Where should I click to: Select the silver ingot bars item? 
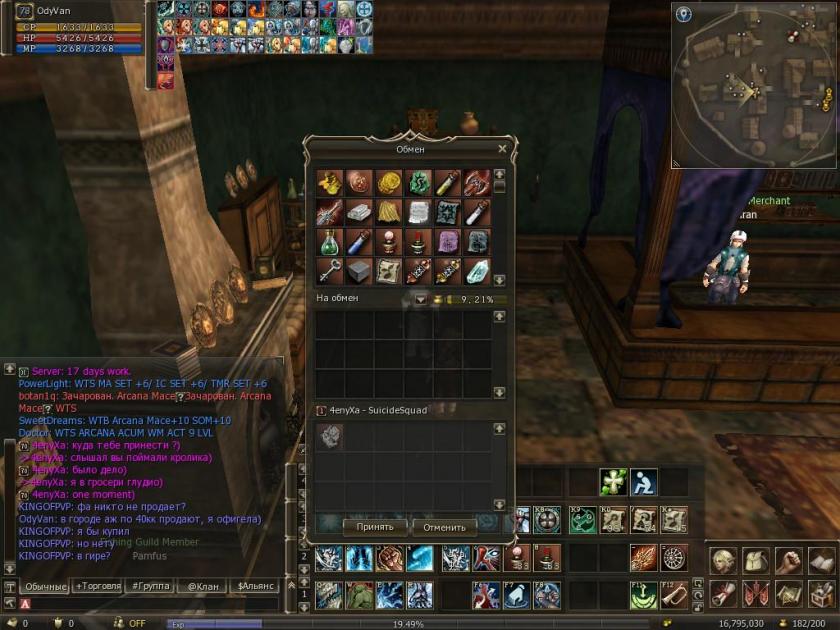360,212
